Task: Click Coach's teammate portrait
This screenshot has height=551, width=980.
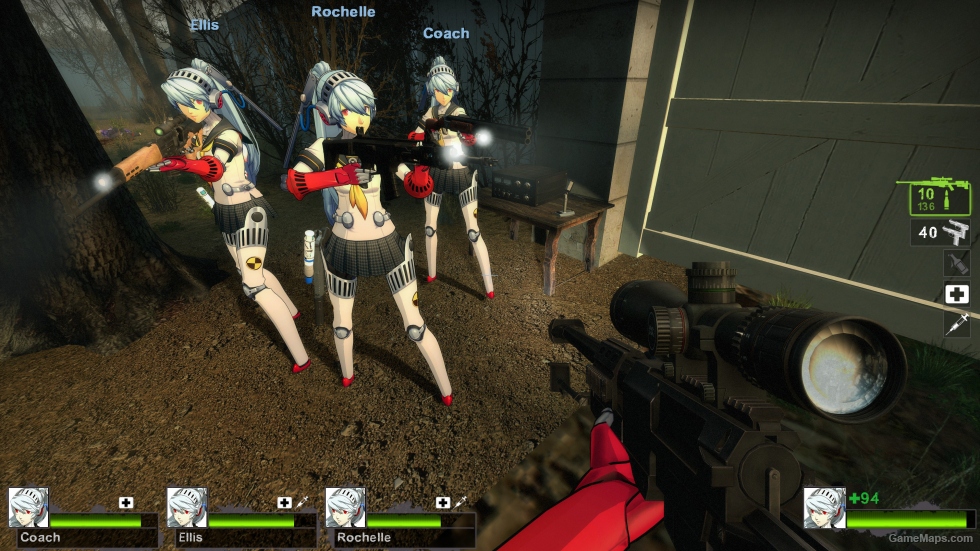Action: pos(28,507)
